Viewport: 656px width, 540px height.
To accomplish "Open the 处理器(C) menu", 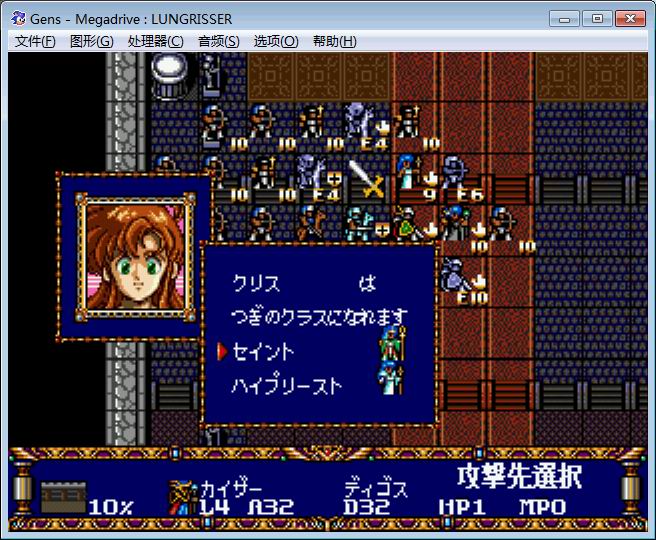I will [x=155, y=41].
